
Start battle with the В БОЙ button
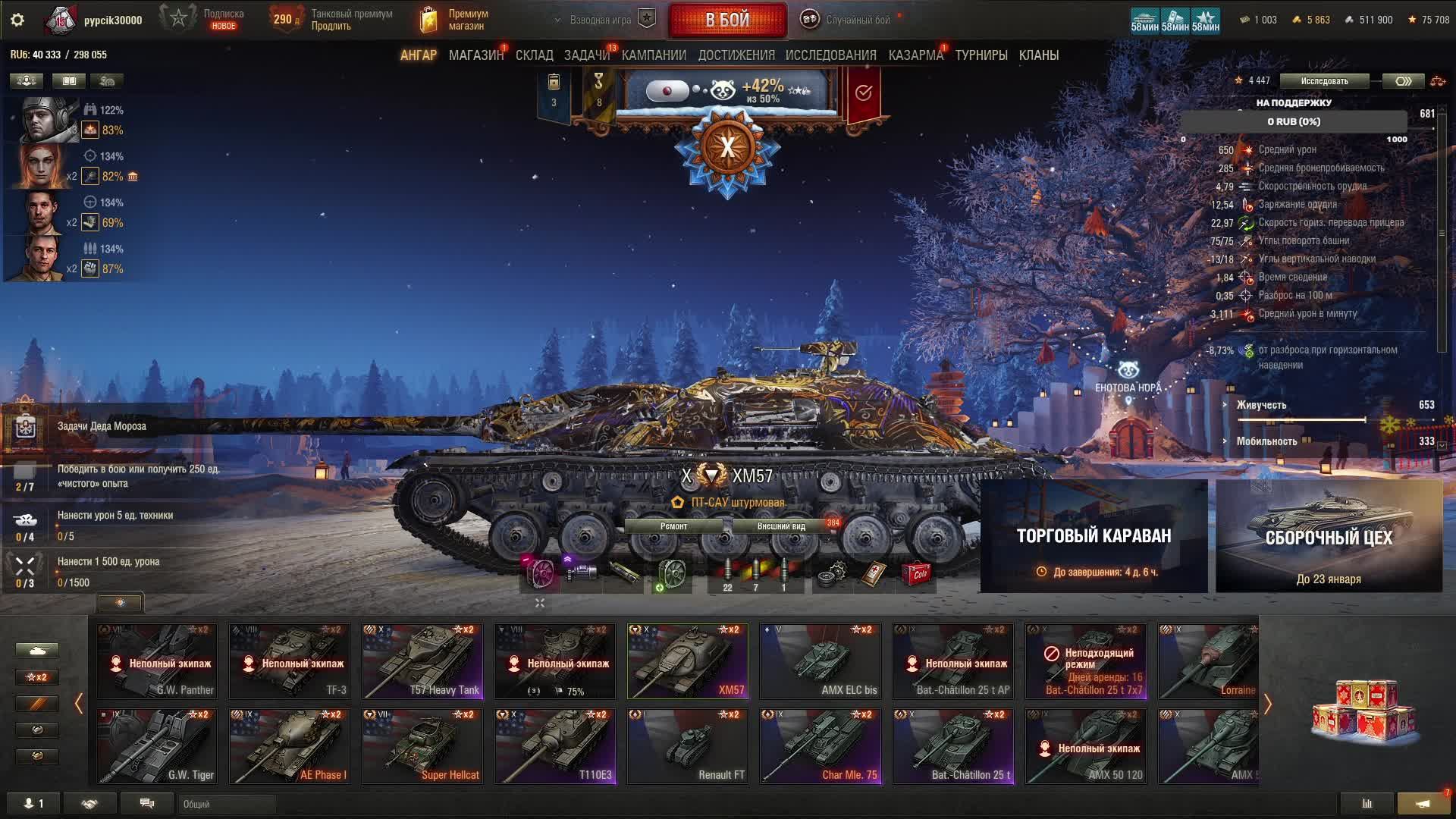click(727, 20)
